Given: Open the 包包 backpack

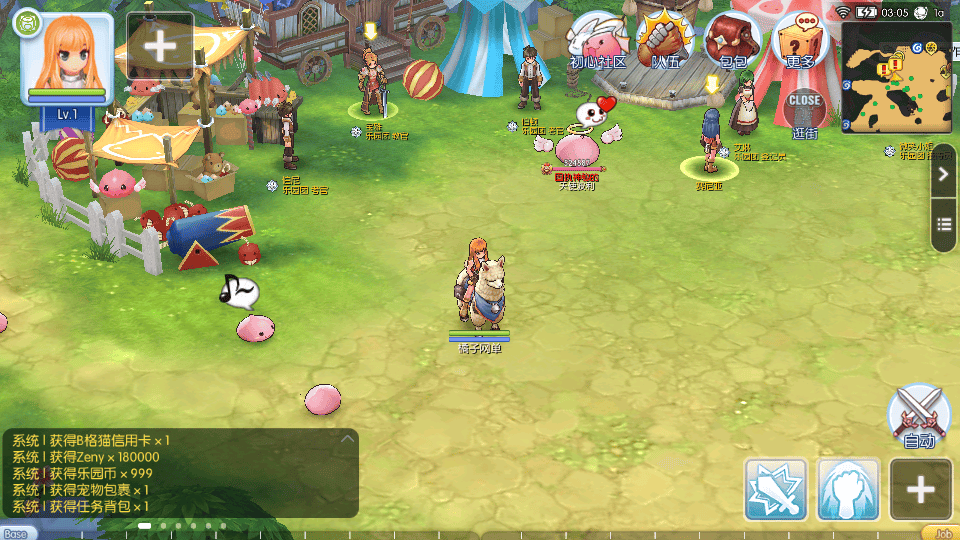Looking at the screenshot, I should click(x=733, y=42).
